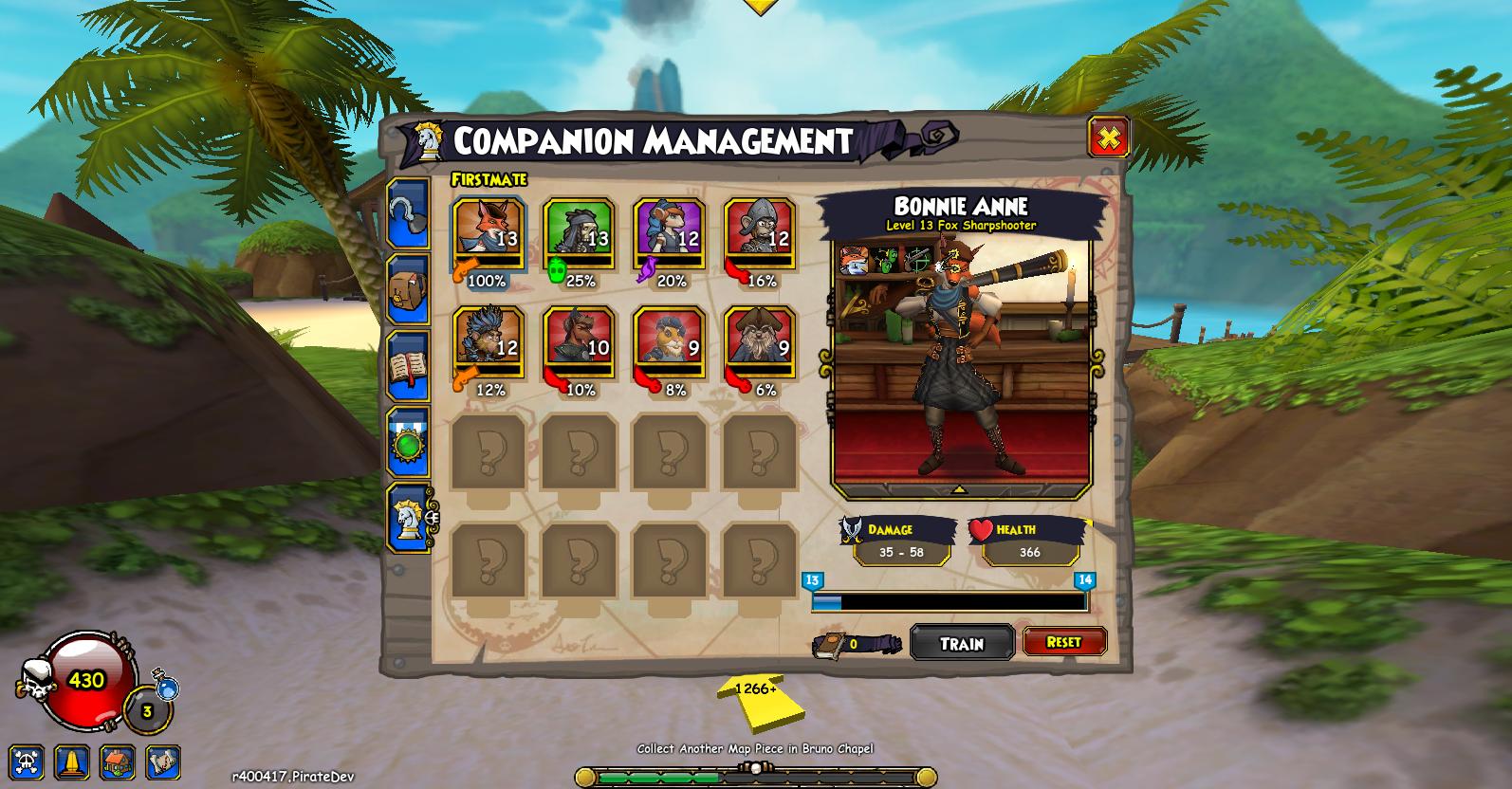This screenshot has width=1512, height=789.
Task: Select the guinea pig companion at 8%
Action: coord(669,341)
